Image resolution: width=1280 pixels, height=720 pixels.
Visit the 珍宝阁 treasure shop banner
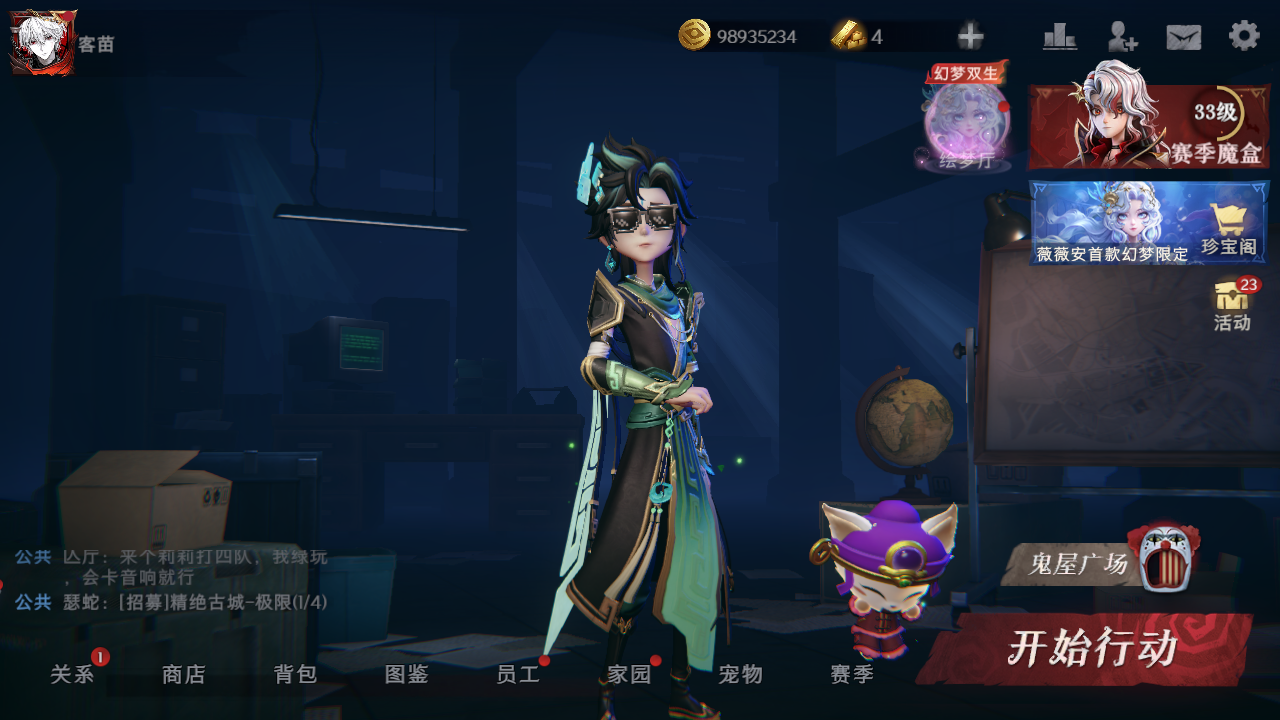(x=1148, y=222)
